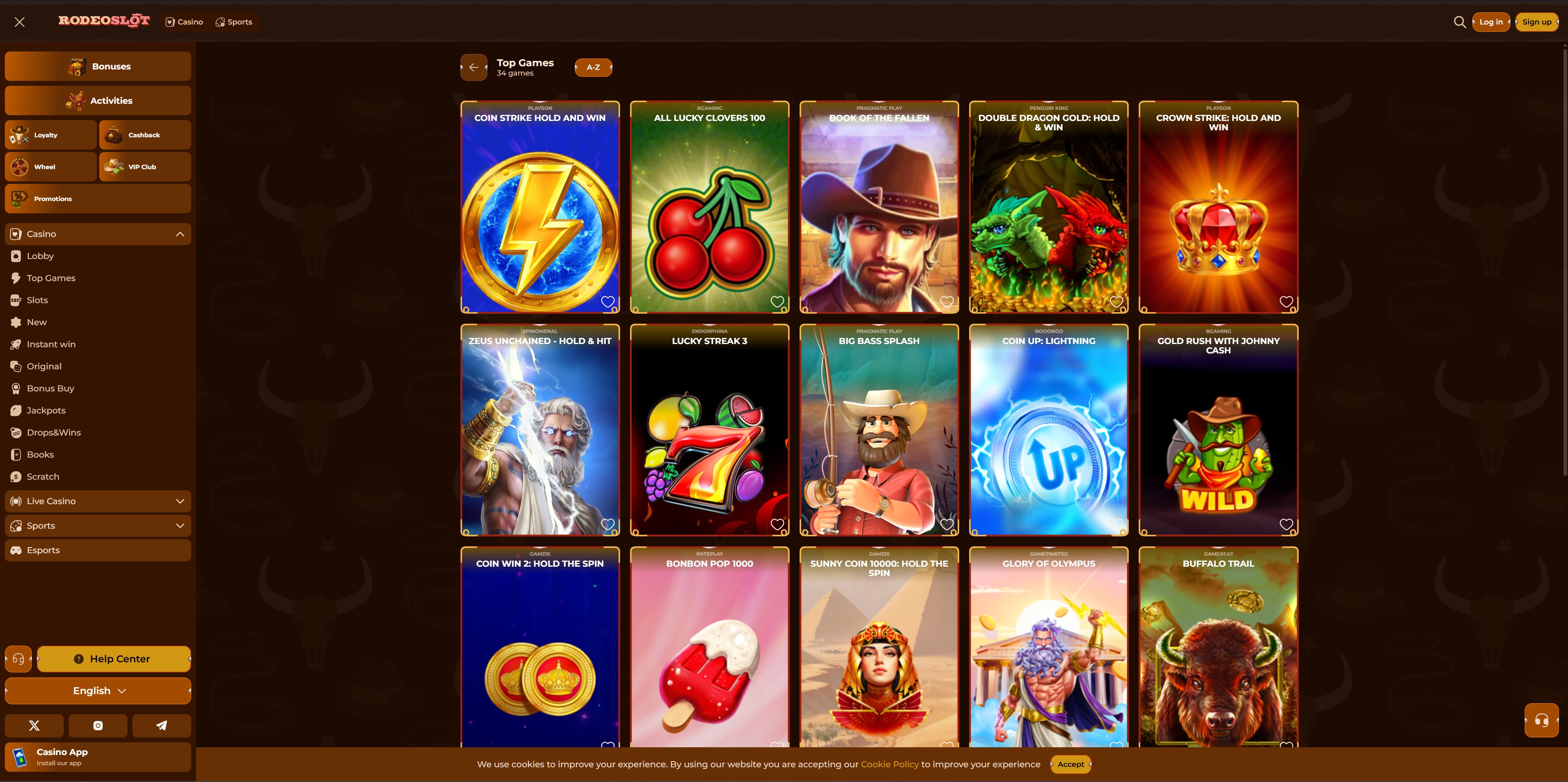Open the Promotions menu item
Viewport: 1568px width, 782px height.
[52, 199]
